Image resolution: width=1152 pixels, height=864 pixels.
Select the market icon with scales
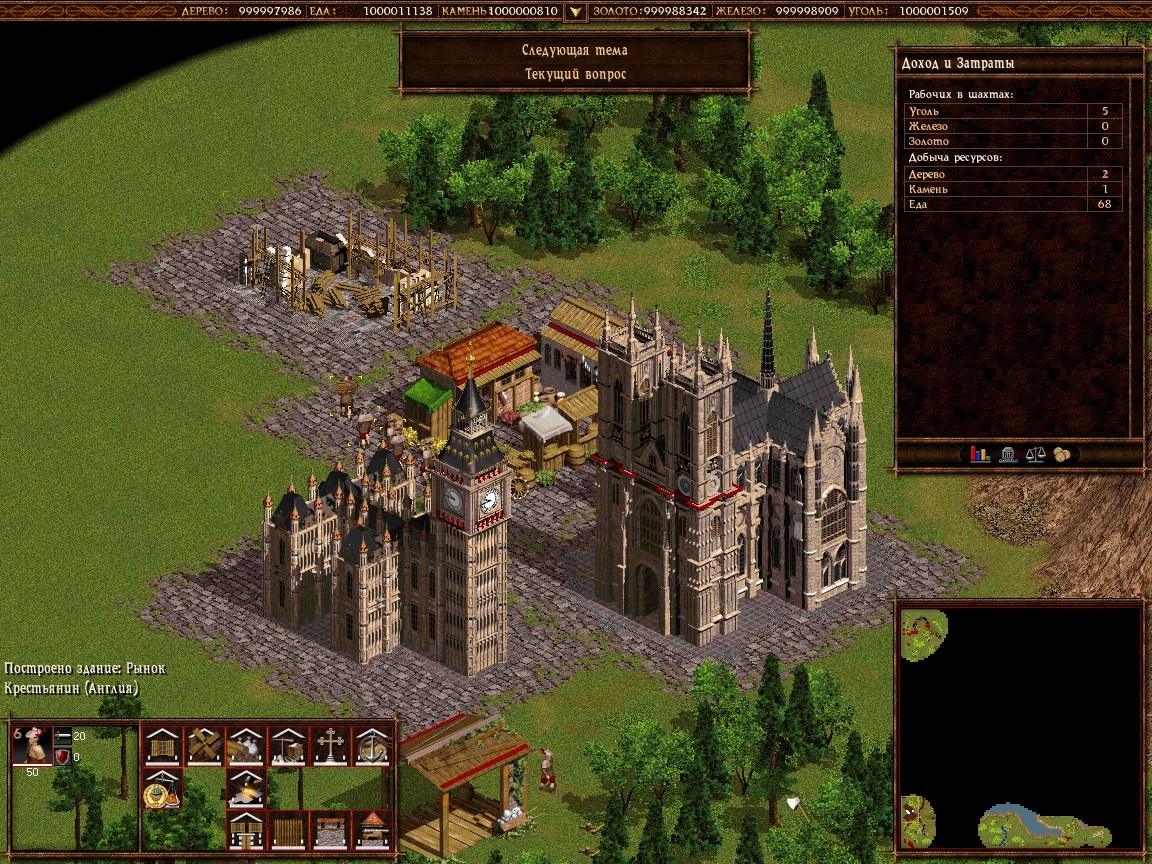162,787
